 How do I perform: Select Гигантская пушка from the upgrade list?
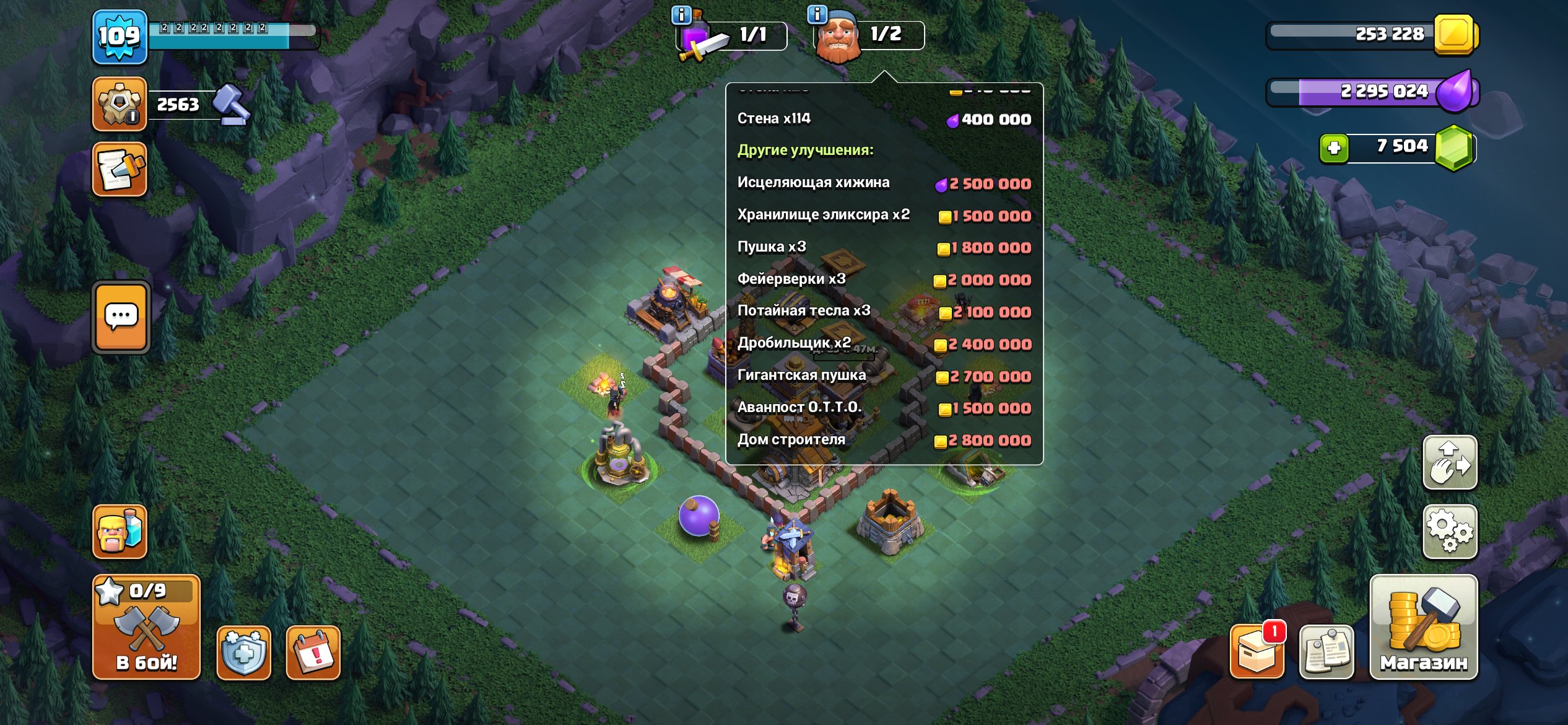pyautogui.click(x=803, y=375)
